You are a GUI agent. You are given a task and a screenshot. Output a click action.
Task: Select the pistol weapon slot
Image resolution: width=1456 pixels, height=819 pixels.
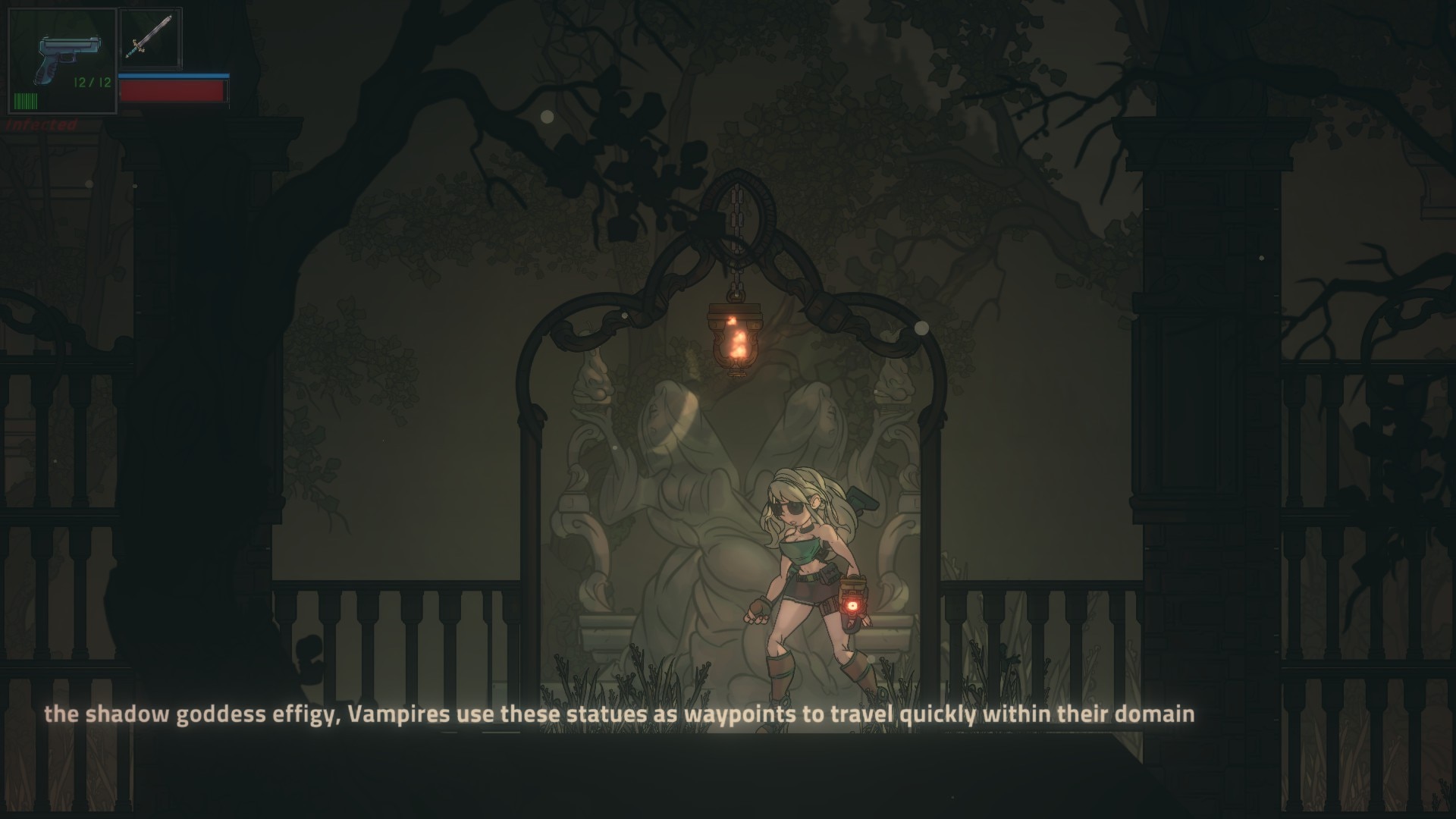(x=62, y=61)
